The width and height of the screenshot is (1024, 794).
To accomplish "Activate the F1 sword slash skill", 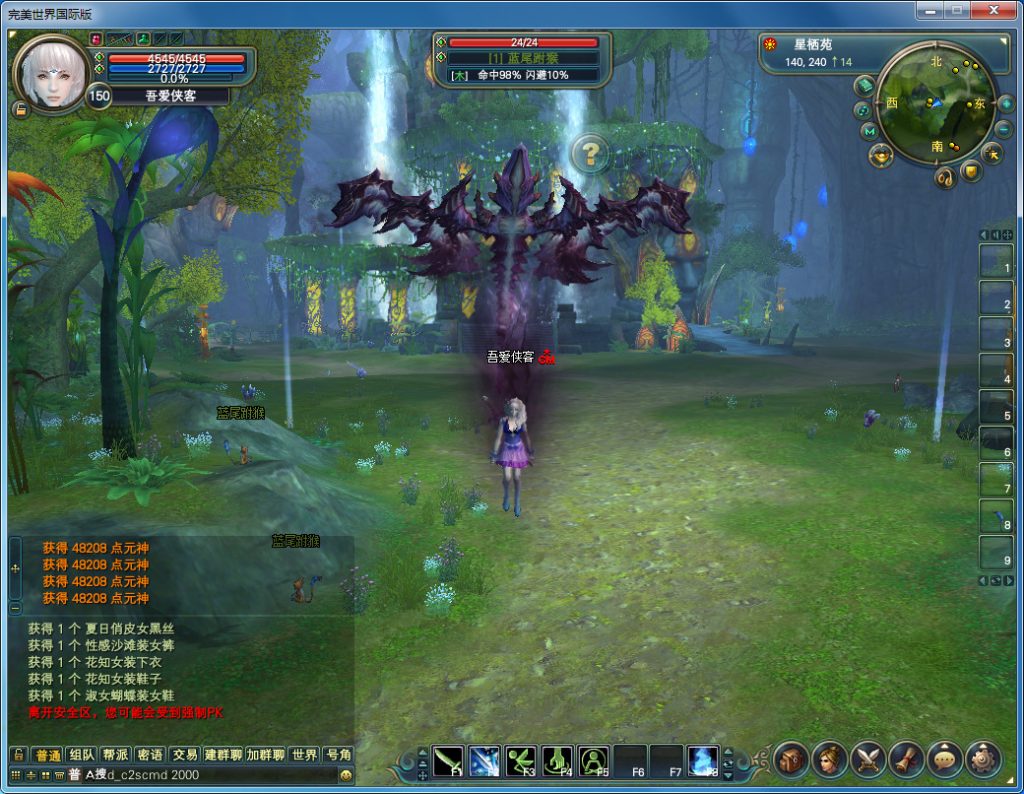I will point(450,761).
